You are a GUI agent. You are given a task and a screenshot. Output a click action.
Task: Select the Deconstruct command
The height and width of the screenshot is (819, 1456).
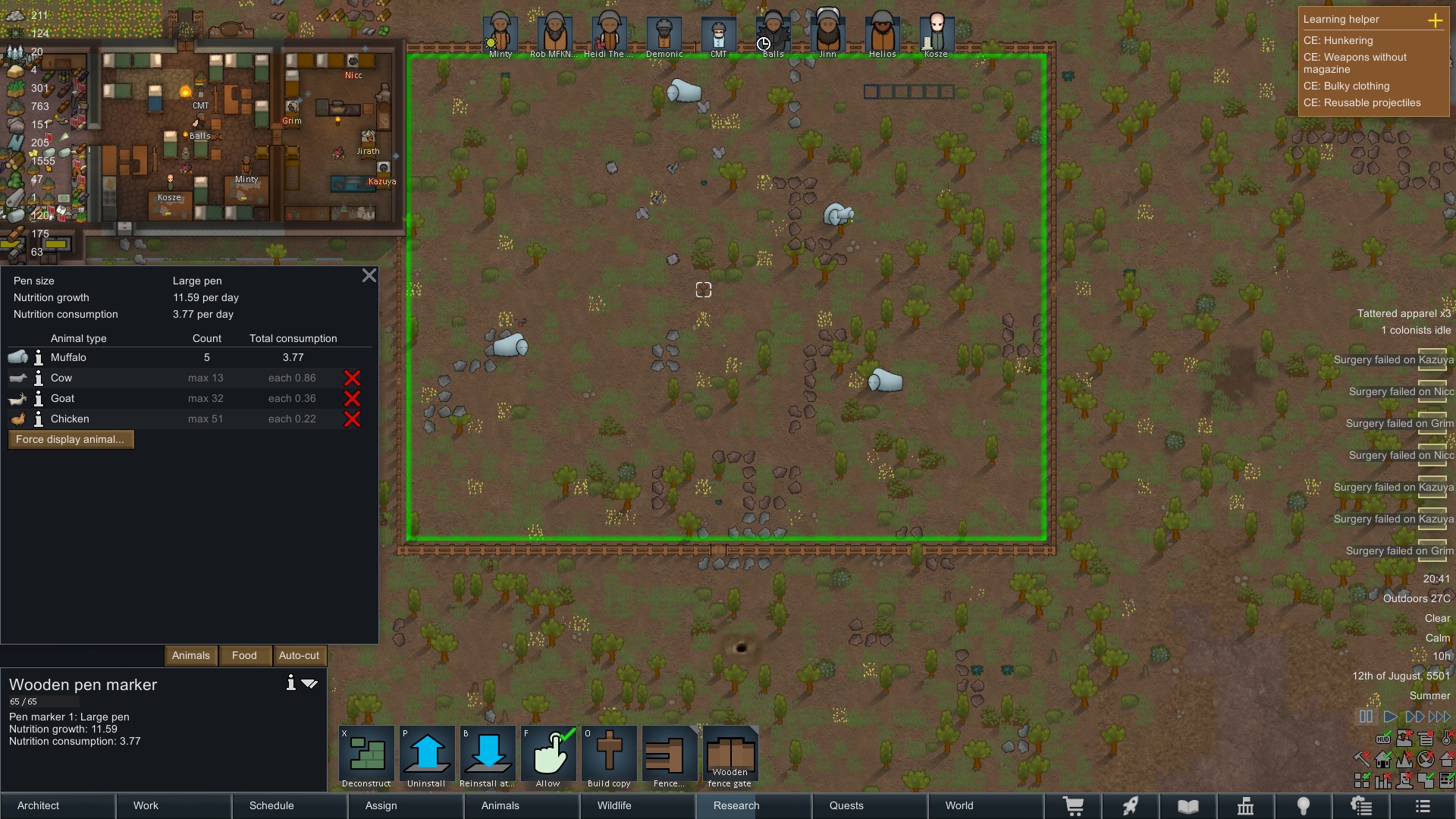366,757
